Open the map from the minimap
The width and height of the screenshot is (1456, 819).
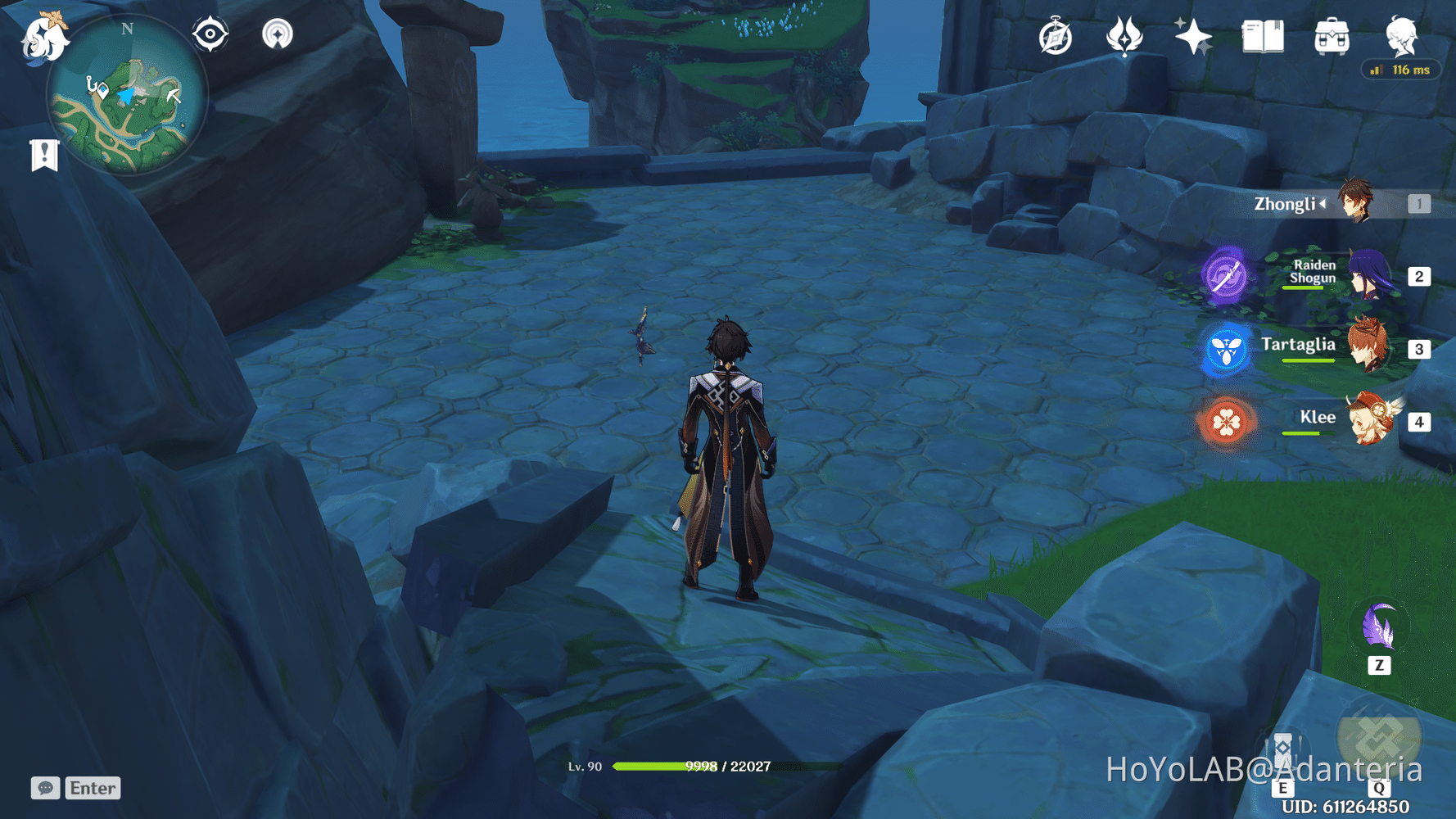[x=127, y=97]
